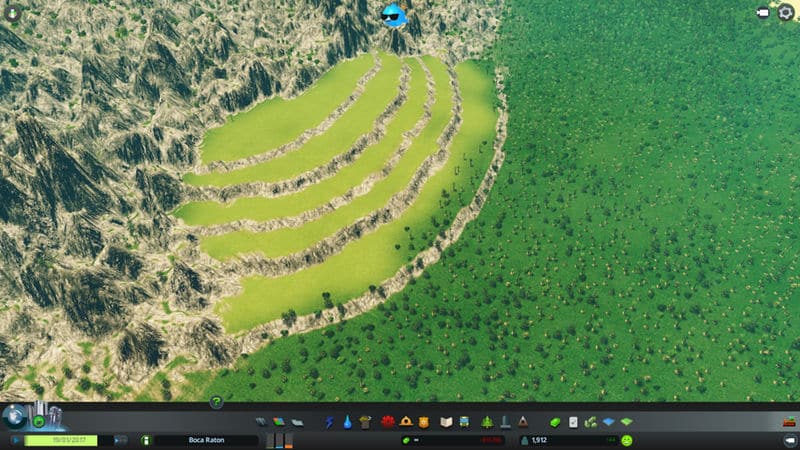Open the roads build menu
Viewport: 800px width, 450px height.
point(263,422)
